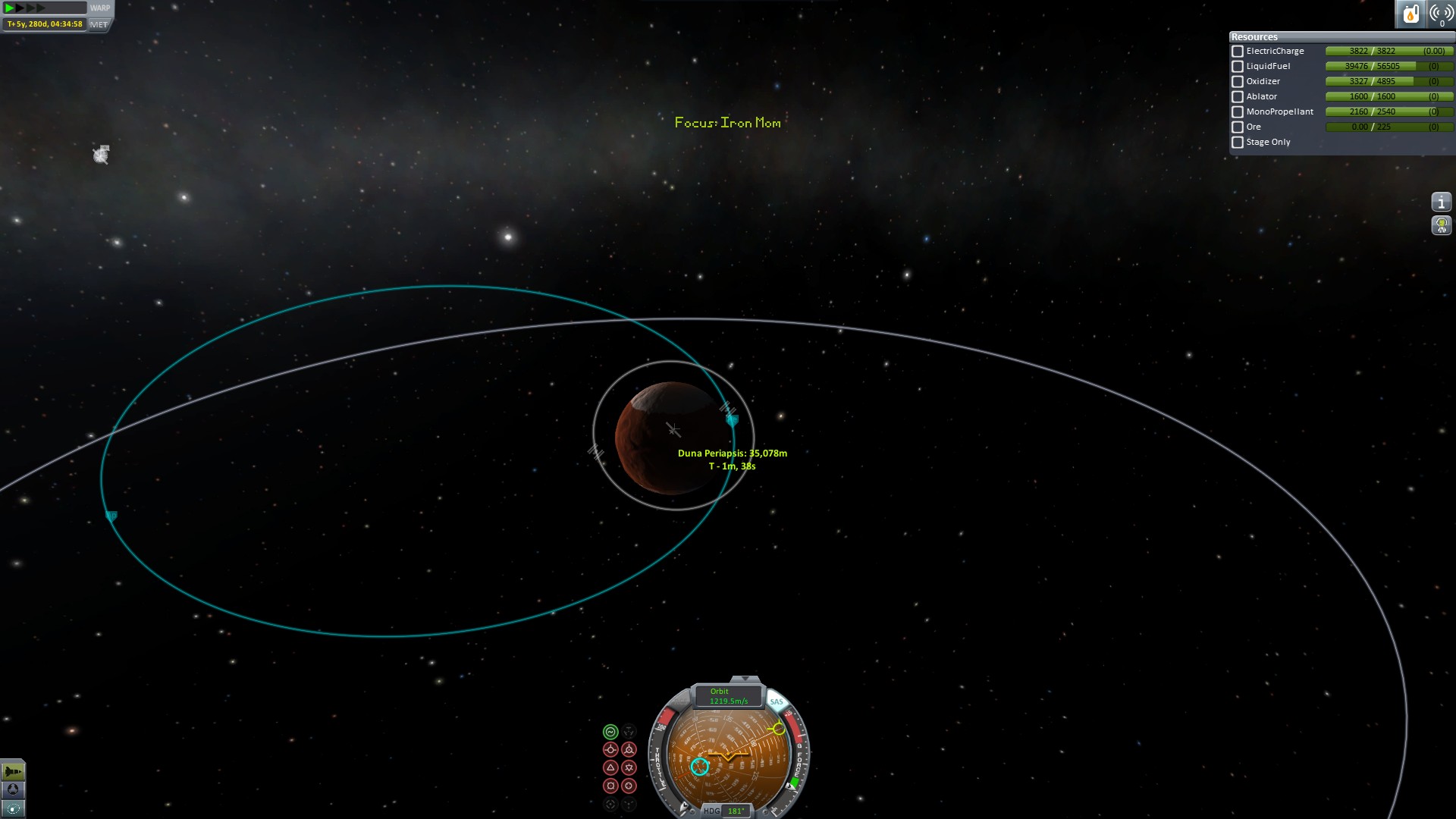Toggle the MonoPropellant checkbox
Image resolution: width=1456 pixels, height=819 pixels.
coord(1238,112)
